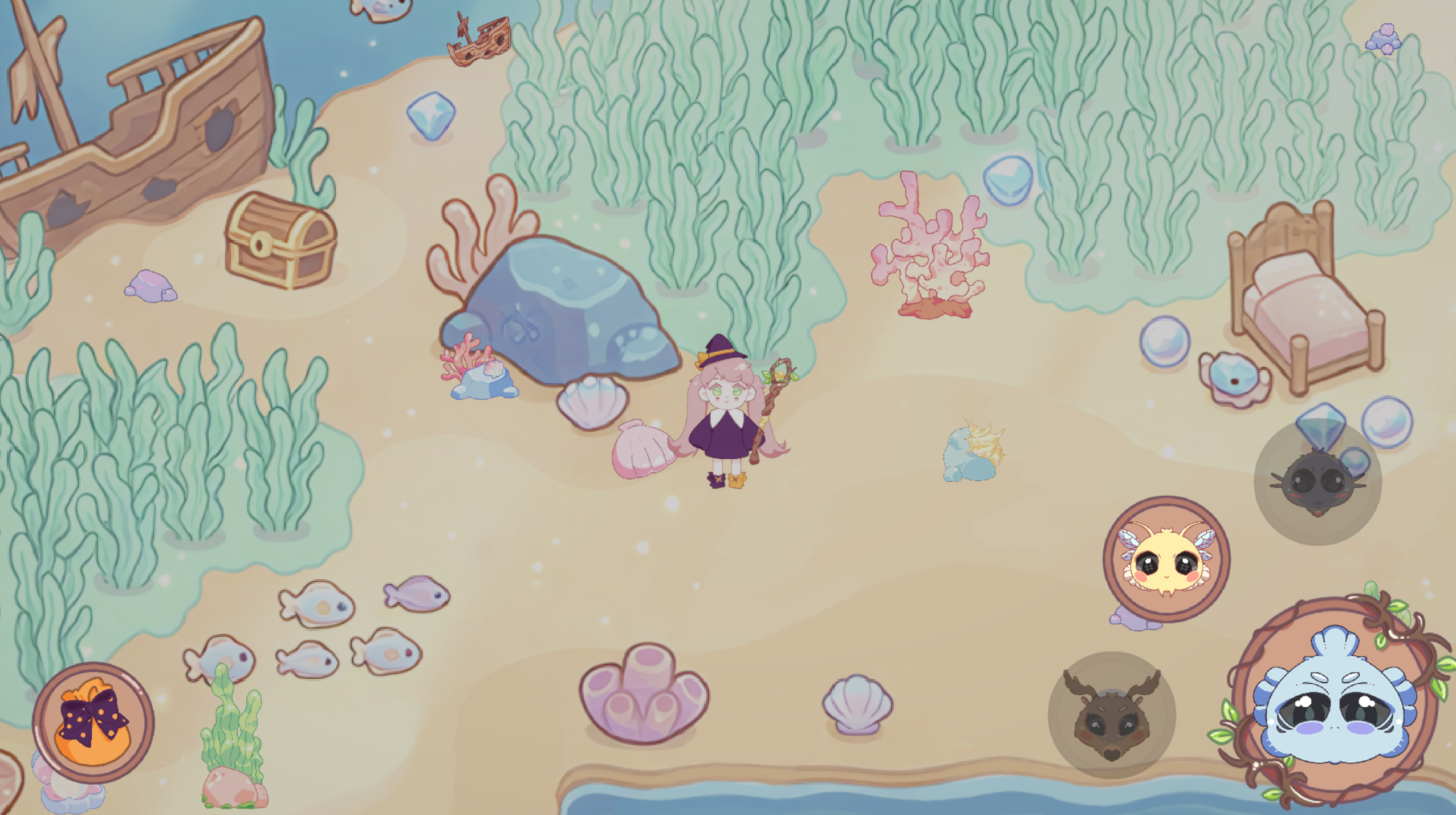This screenshot has height=815, width=1456.
Task: Click the tiny shipwreck sprite at the top
Action: coord(479,40)
